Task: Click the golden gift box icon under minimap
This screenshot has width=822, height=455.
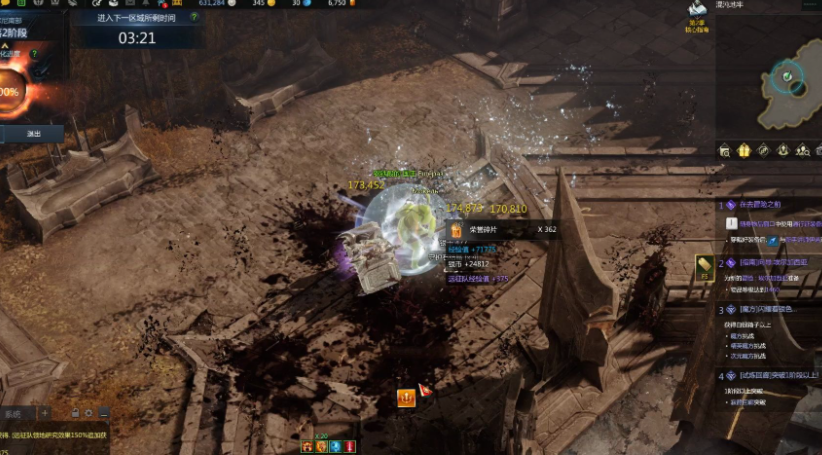Action: point(744,150)
